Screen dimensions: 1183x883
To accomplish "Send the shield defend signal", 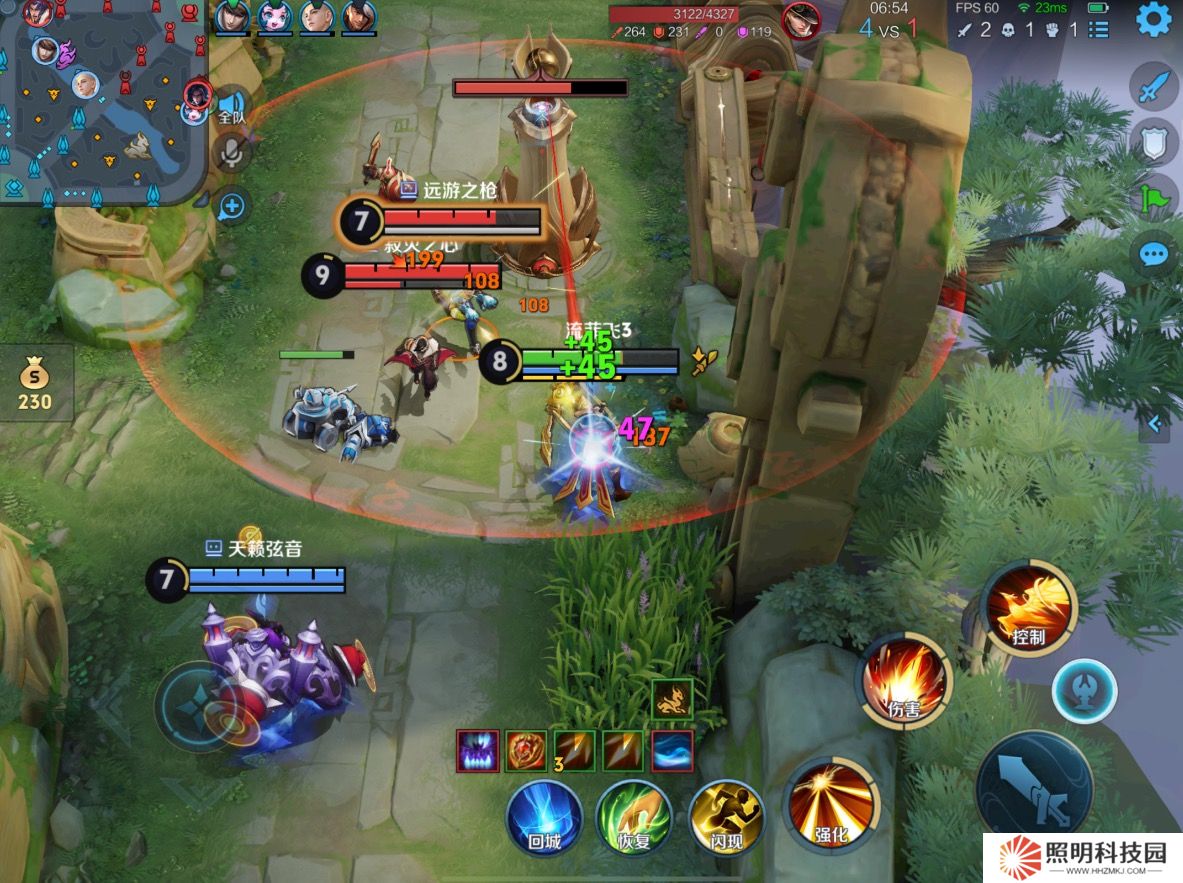I will tap(1154, 142).
